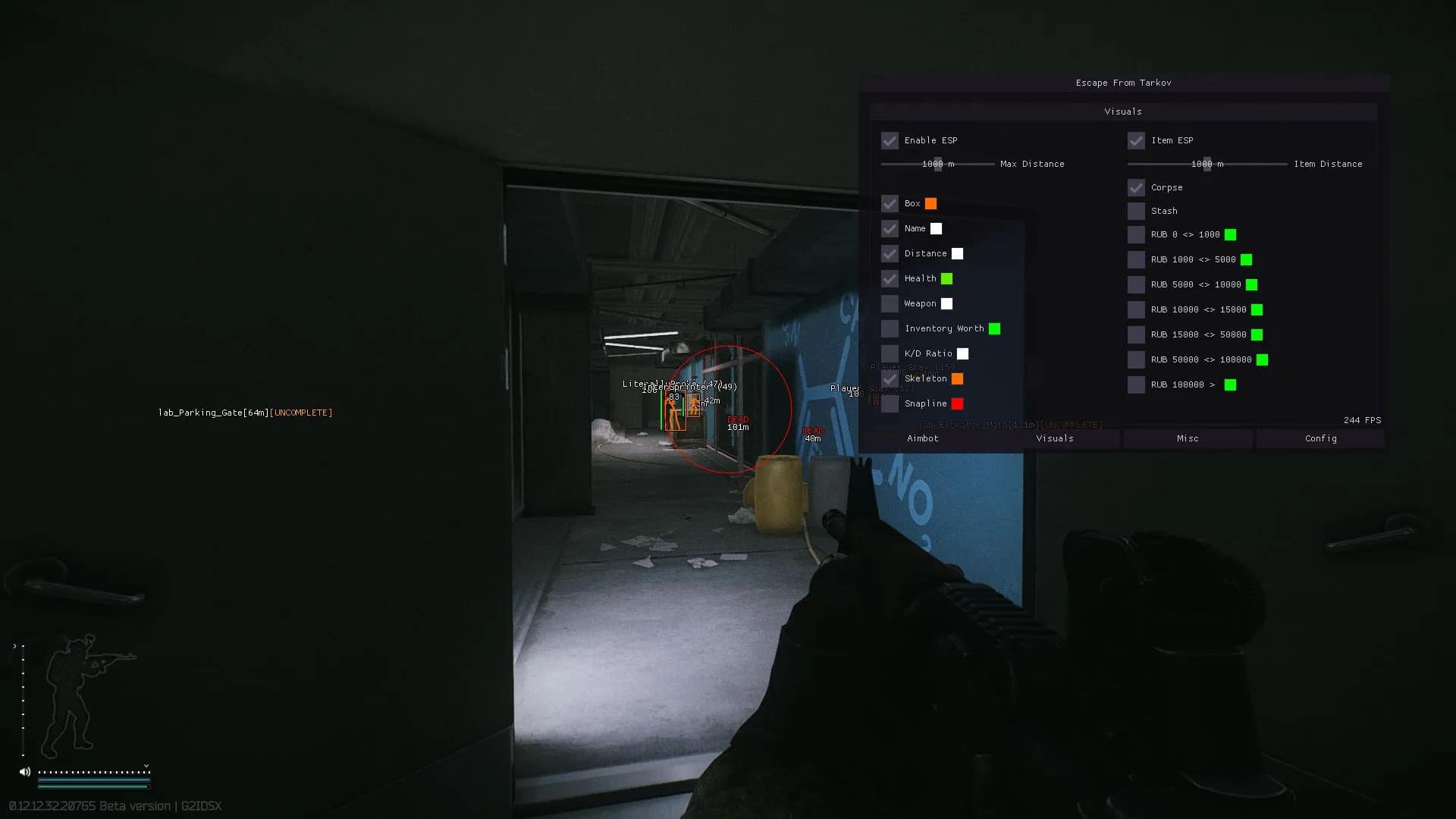Screen dimensions: 1456x819
Task: Enable the Weapon checkbox
Action: (890, 304)
